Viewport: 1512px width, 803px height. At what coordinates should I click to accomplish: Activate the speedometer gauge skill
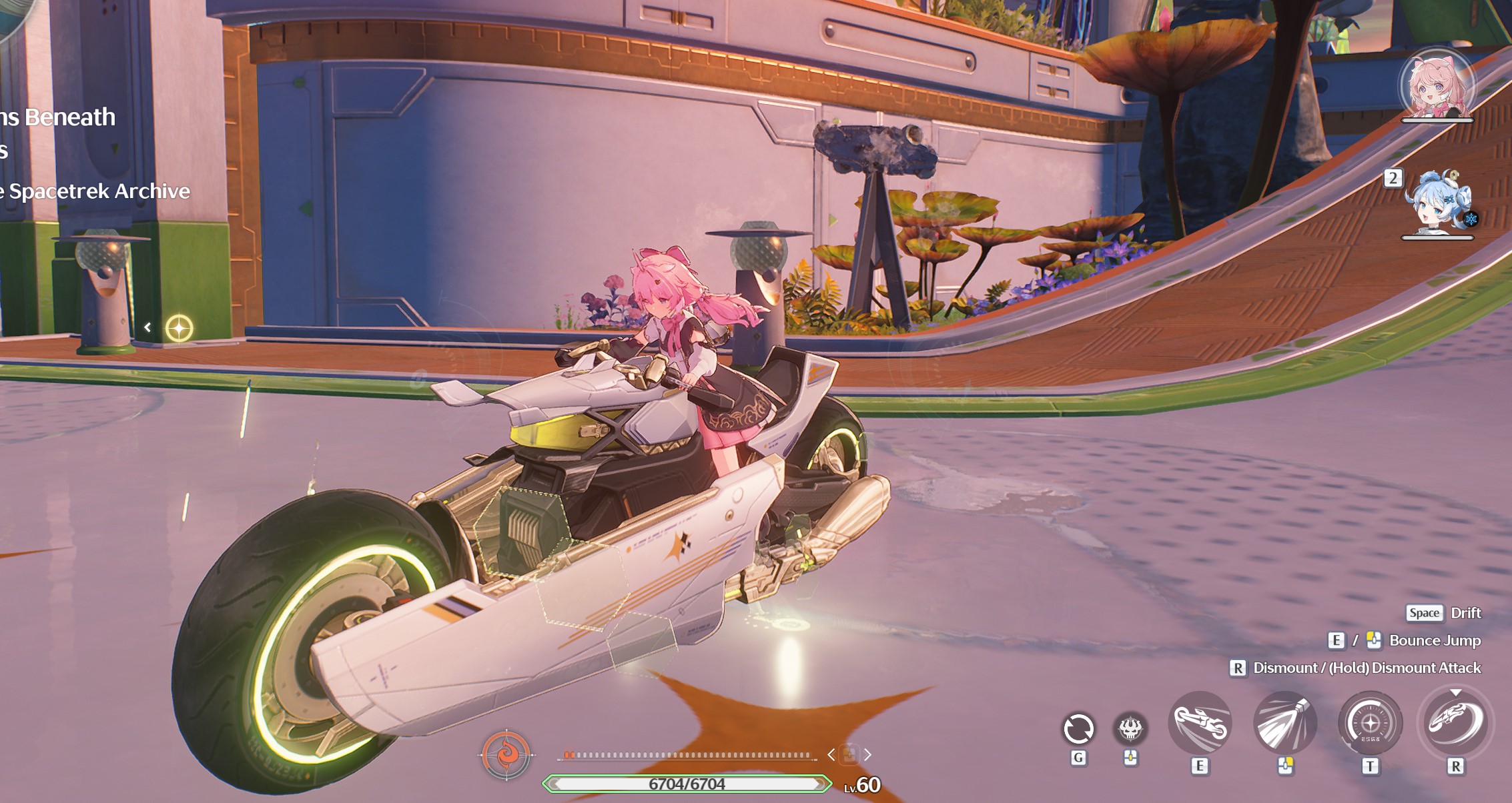point(1370,724)
